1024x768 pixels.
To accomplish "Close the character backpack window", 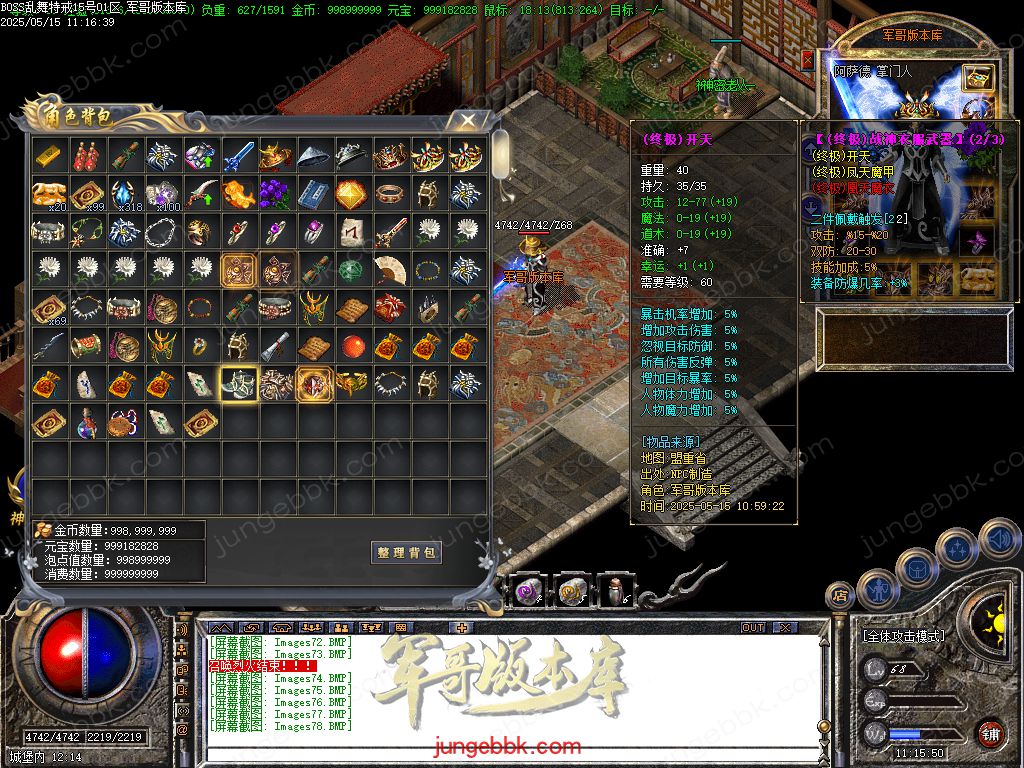I will (x=467, y=121).
